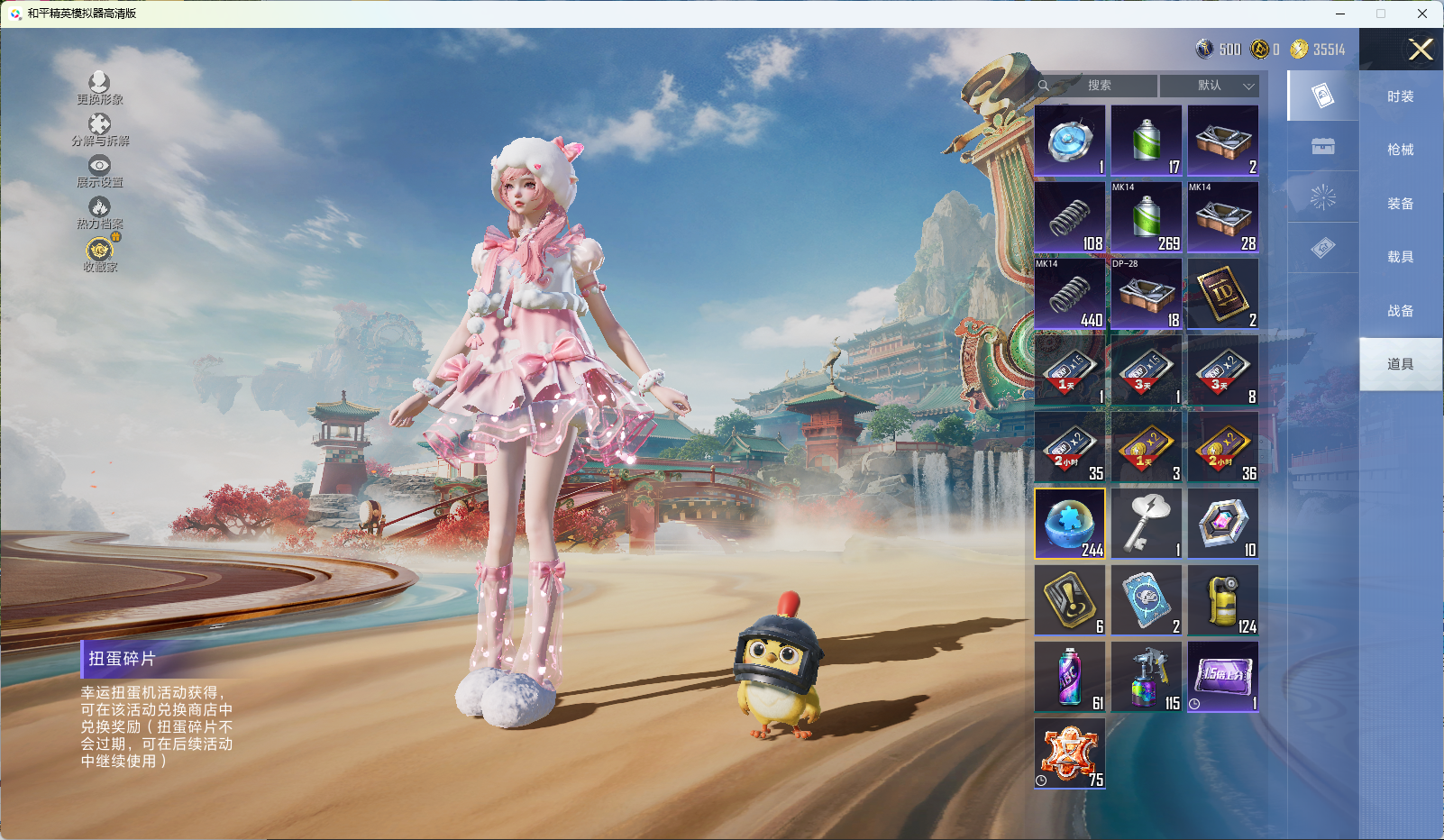1444x840 pixels.
Task: Open the 热力档案 profile
Action: [99, 213]
